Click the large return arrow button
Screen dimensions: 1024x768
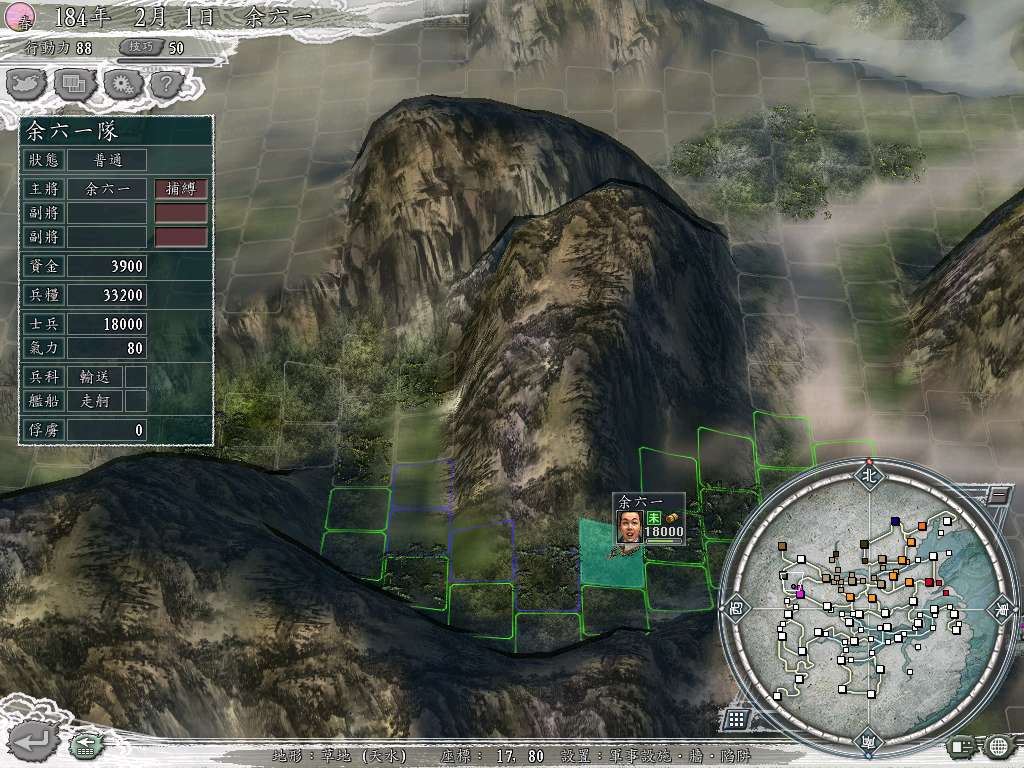(32, 742)
